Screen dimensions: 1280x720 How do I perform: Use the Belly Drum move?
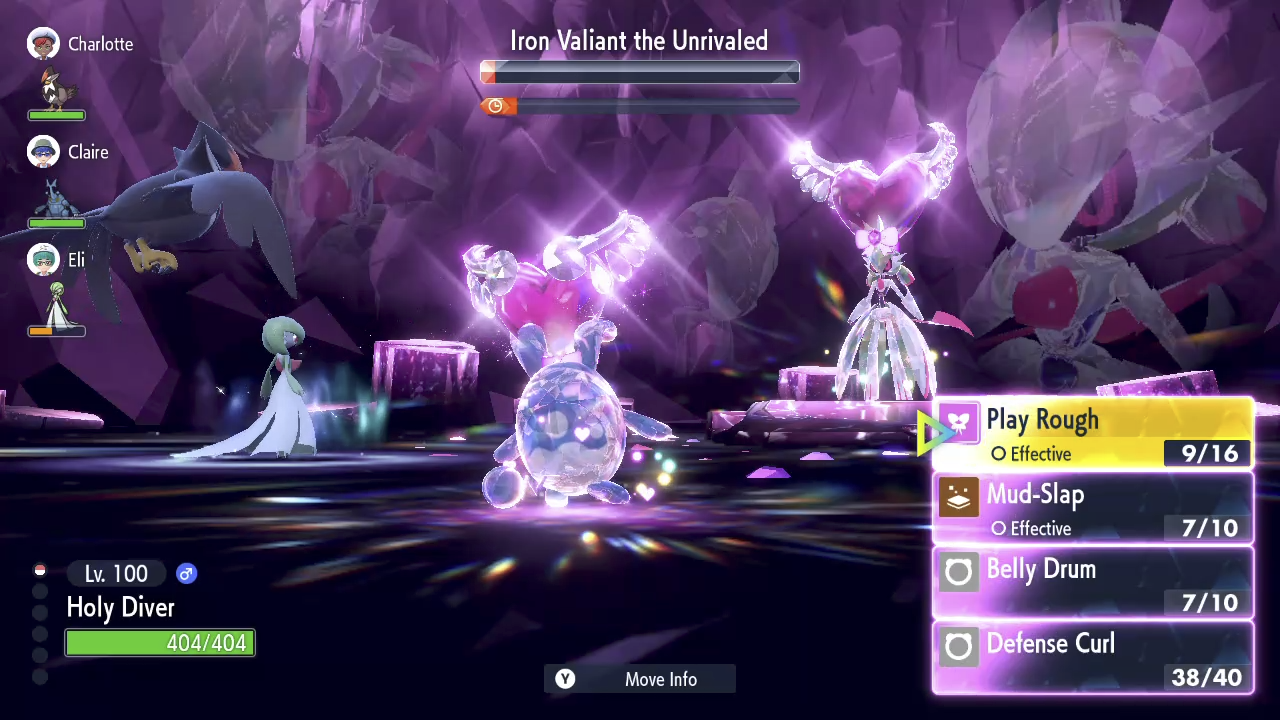click(1093, 583)
